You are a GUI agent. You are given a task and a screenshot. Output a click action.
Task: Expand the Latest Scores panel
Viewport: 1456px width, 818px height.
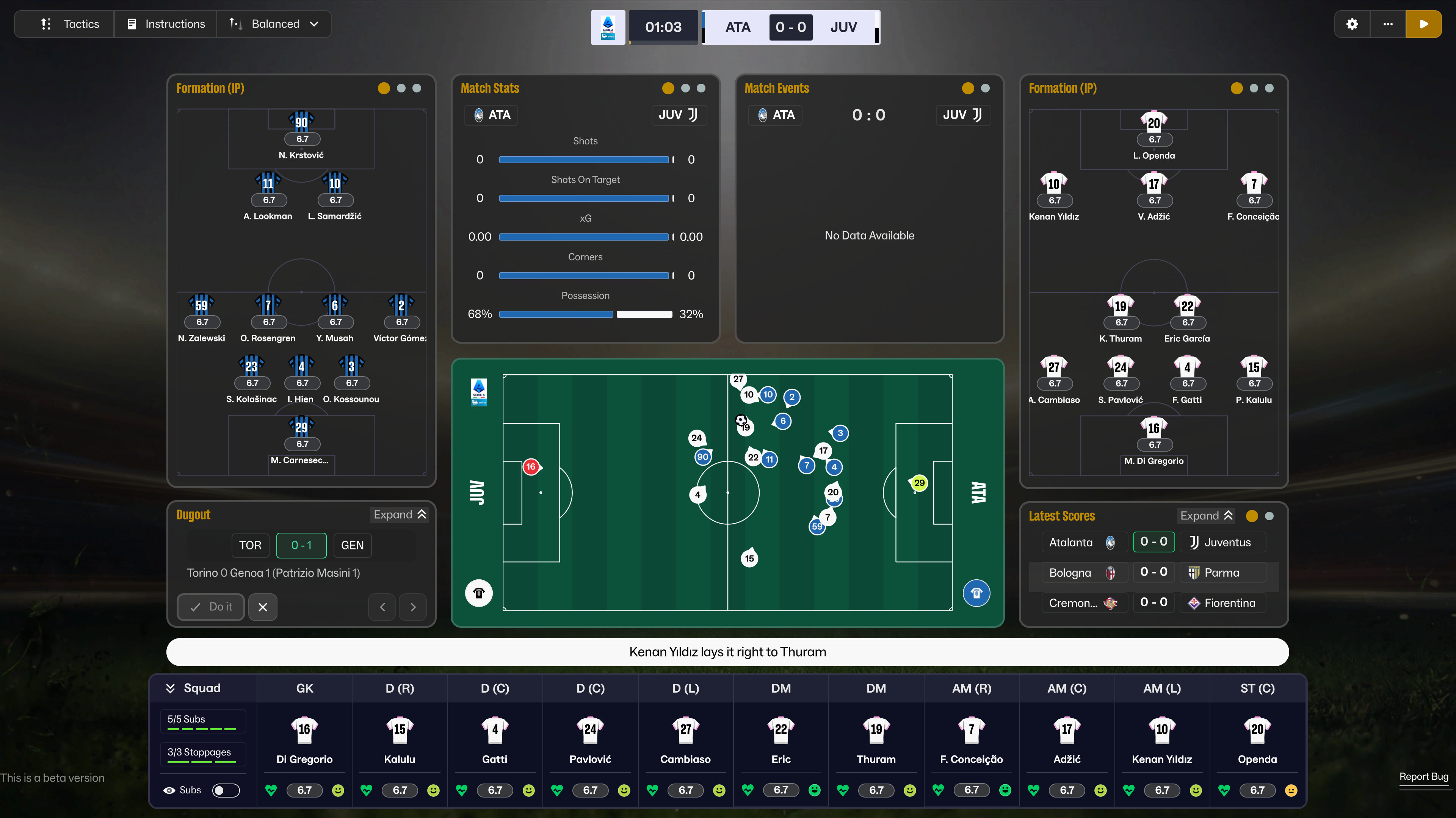click(x=1206, y=516)
